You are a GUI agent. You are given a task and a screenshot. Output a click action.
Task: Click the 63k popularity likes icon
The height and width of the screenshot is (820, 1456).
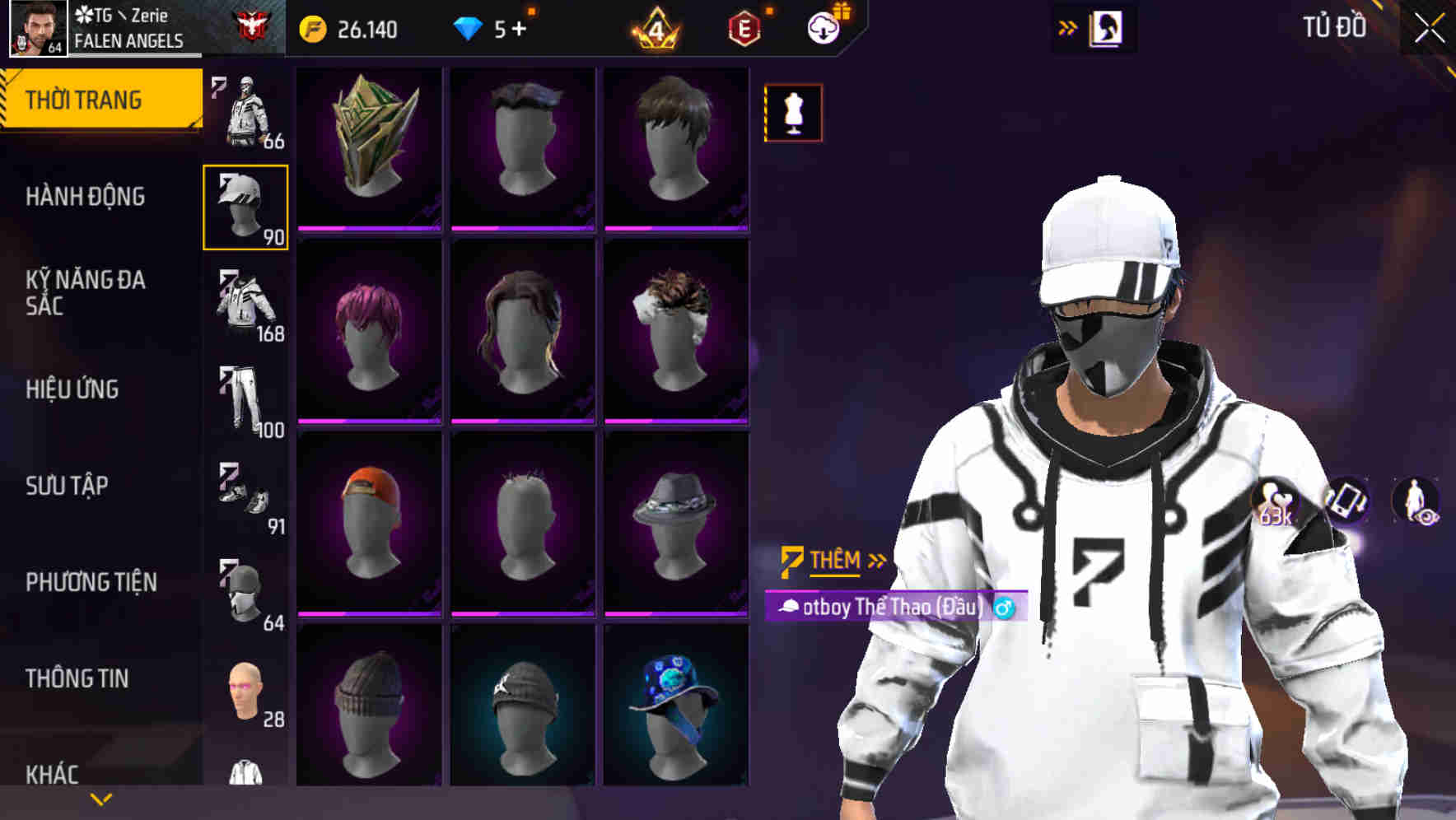1275,502
